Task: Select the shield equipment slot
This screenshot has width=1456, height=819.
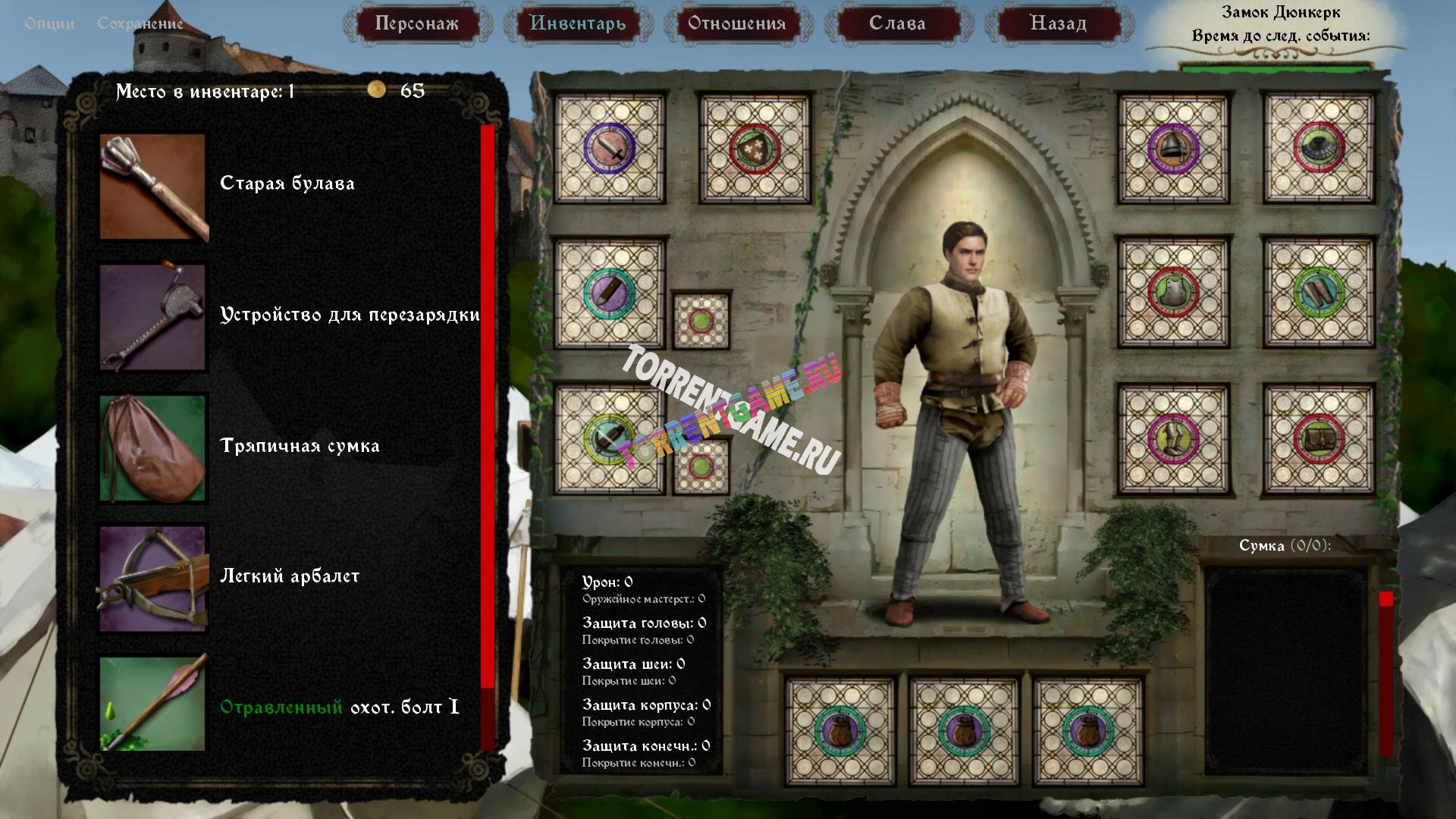Action: click(x=755, y=149)
